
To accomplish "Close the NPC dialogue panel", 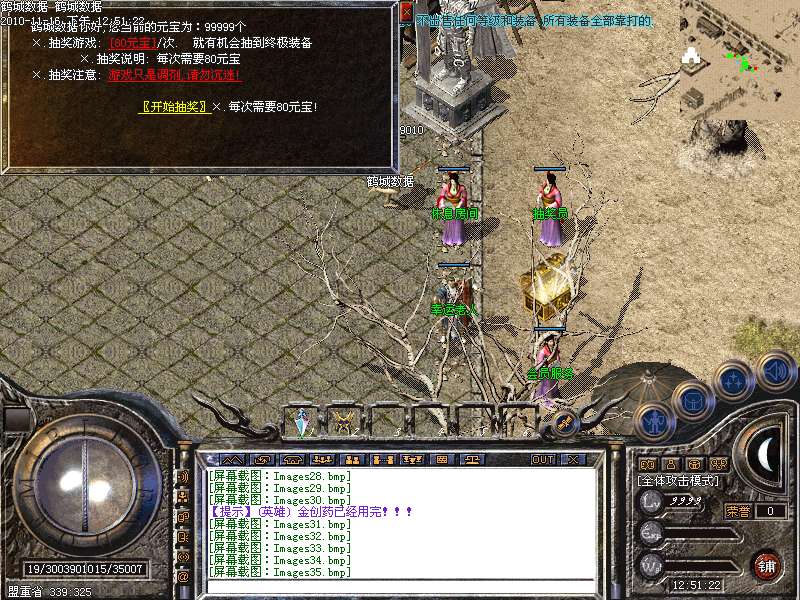I will tap(405, 13).
